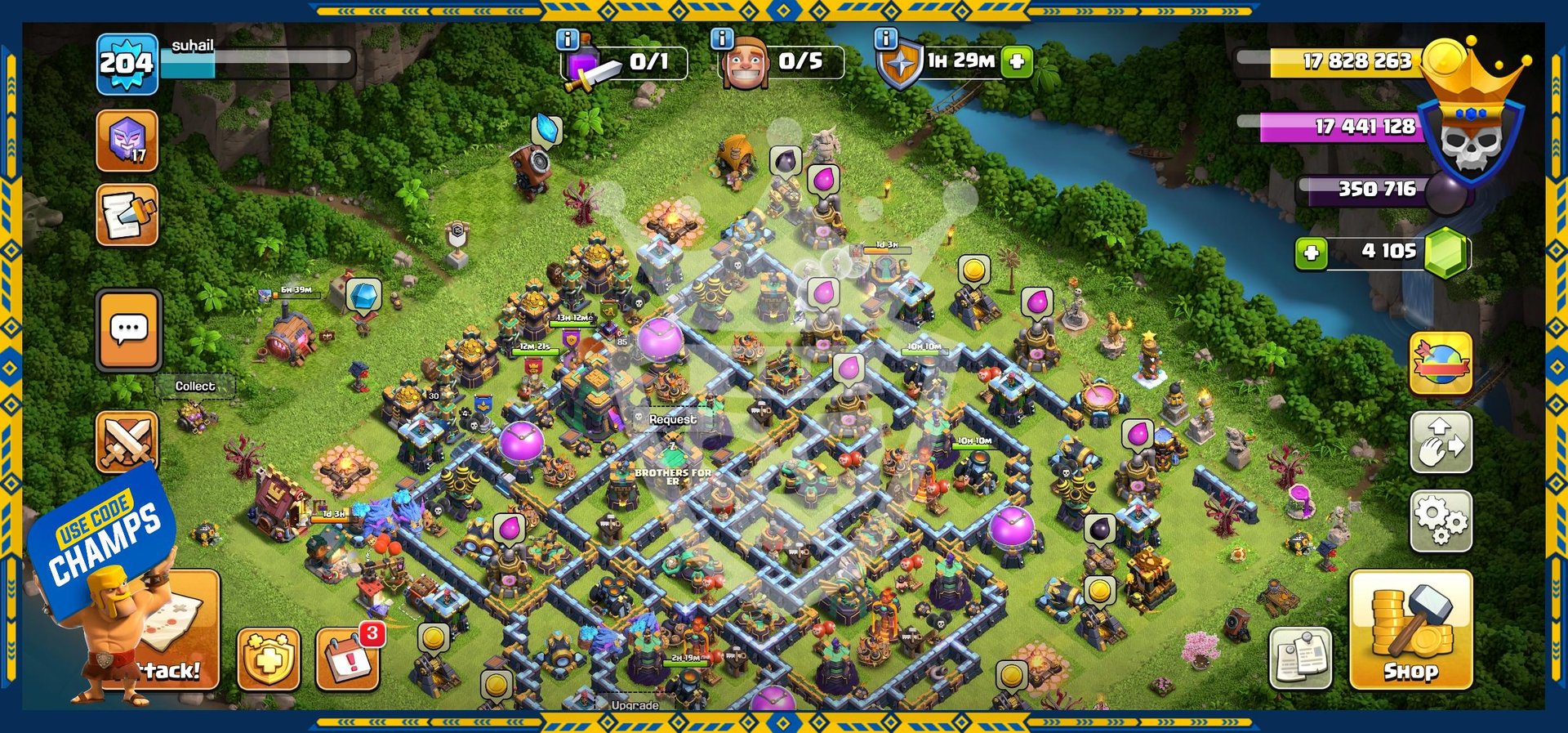1568x733 pixels.
Task: Open the golden shield button
Action: pyautogui.click(x=269, y=659)
